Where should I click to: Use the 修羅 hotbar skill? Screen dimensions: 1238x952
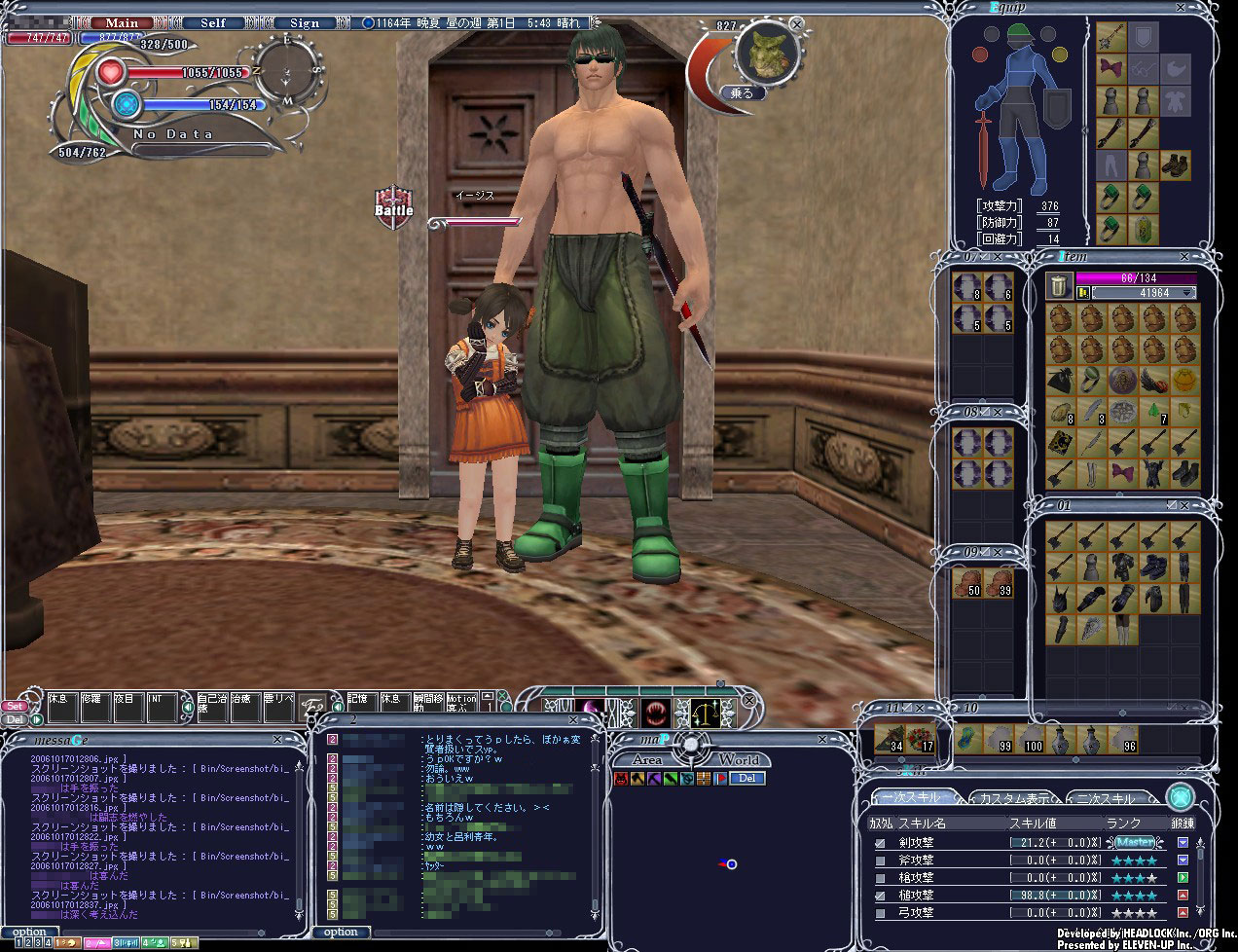(92, 705)
